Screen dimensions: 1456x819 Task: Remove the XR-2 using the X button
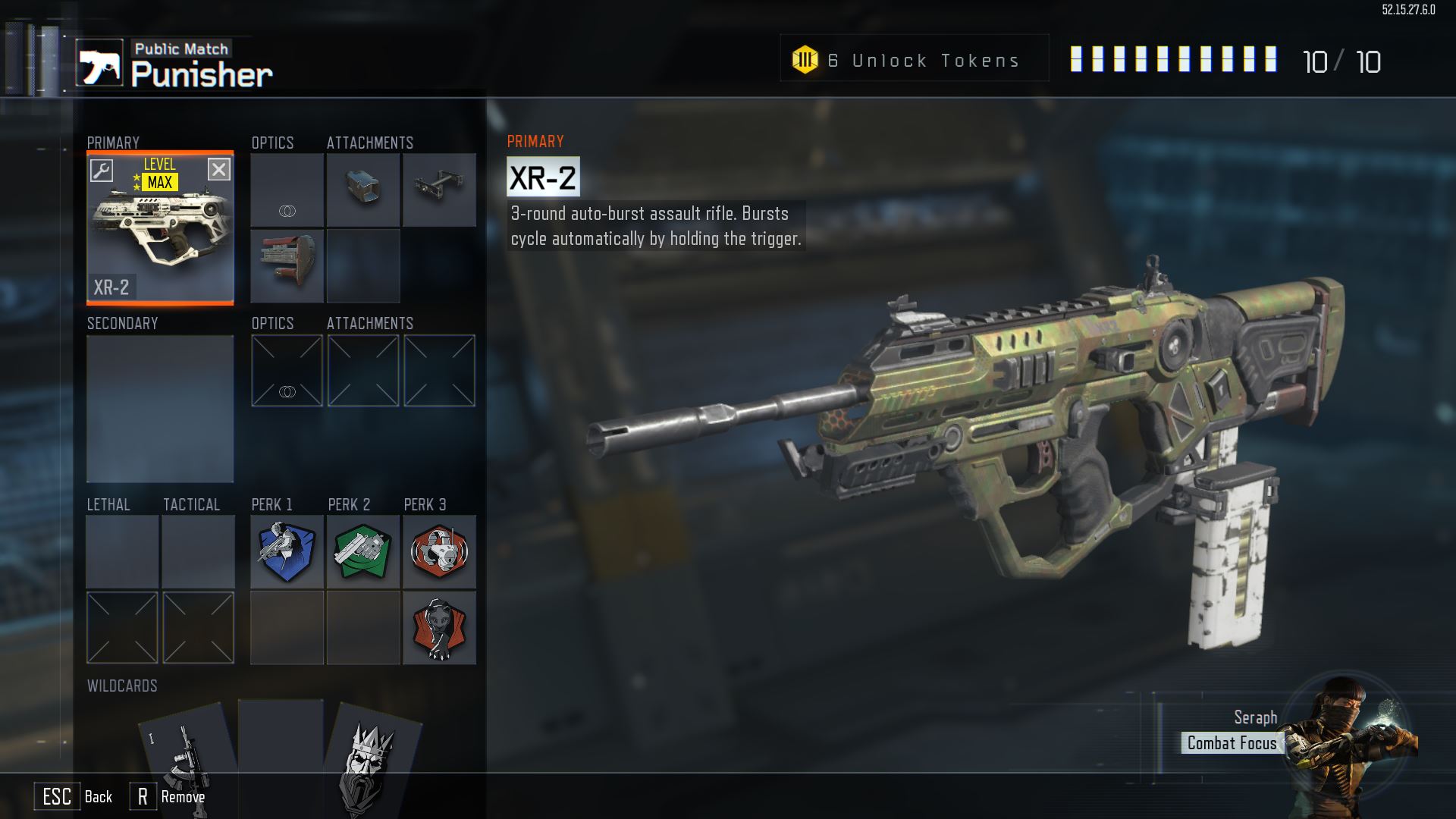tap(218, 169)
